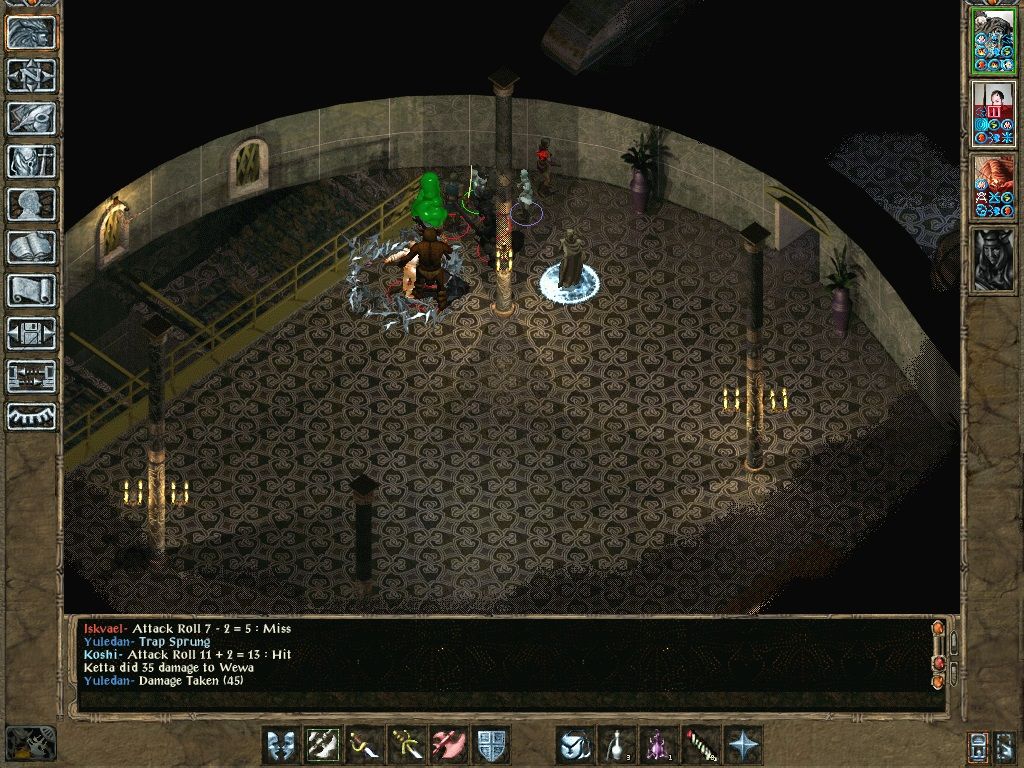Image resolution: width=1024 pixels, height=768 pixels.
Task: Equip the red axe quick weapon slot
Action: pos(449,745)
